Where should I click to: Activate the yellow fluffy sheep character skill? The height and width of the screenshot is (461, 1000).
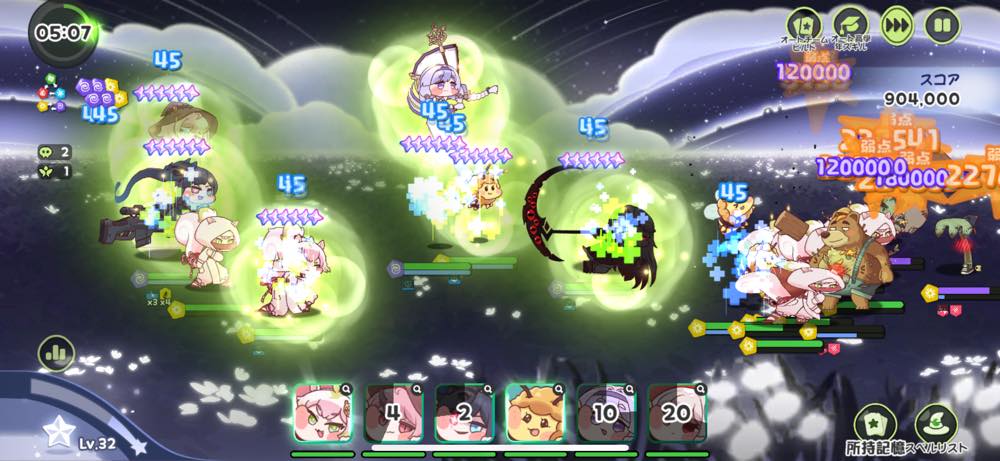(x=535, y=414)
